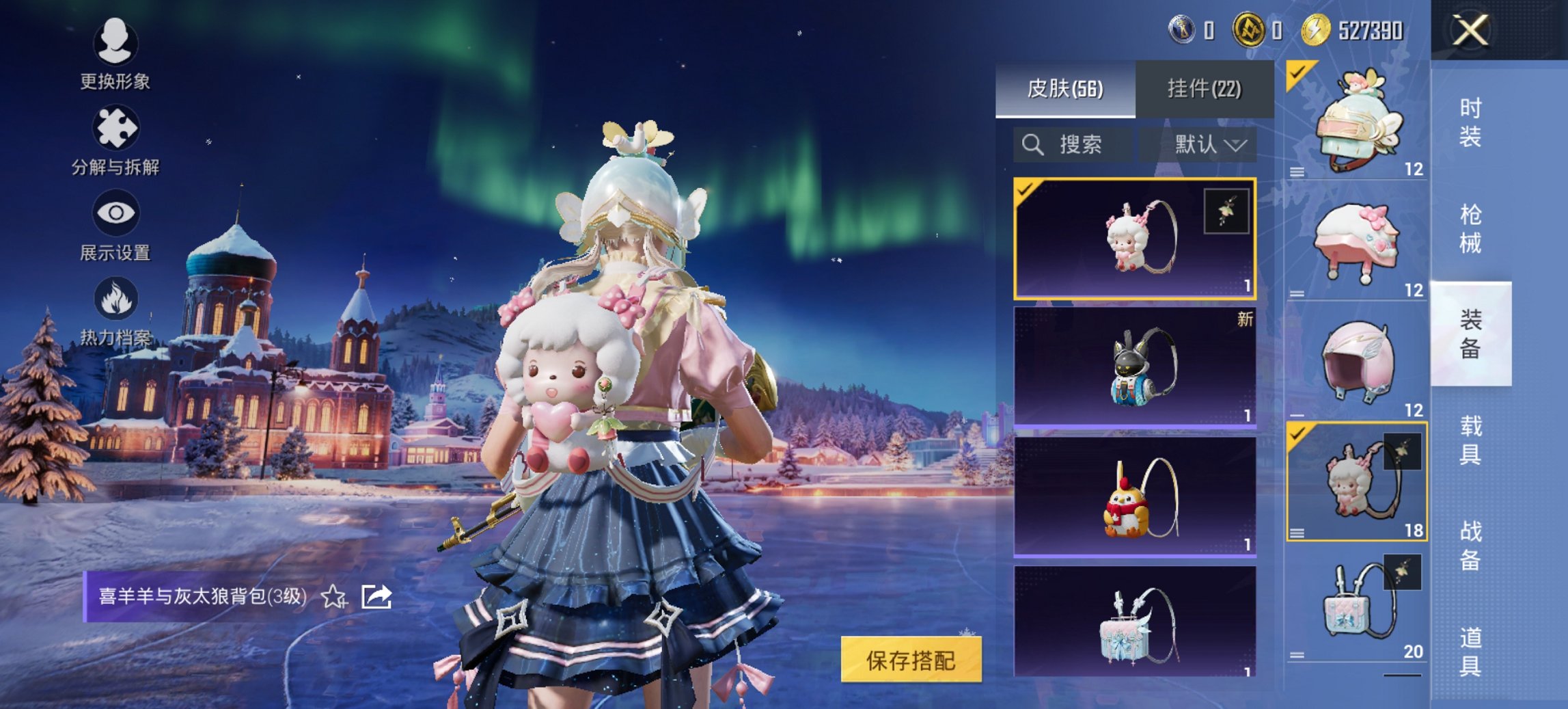Screen dimensions: 1568x709
Task: Open the 默认 sort order dropdown
Action: click(x=1211, y=144)
